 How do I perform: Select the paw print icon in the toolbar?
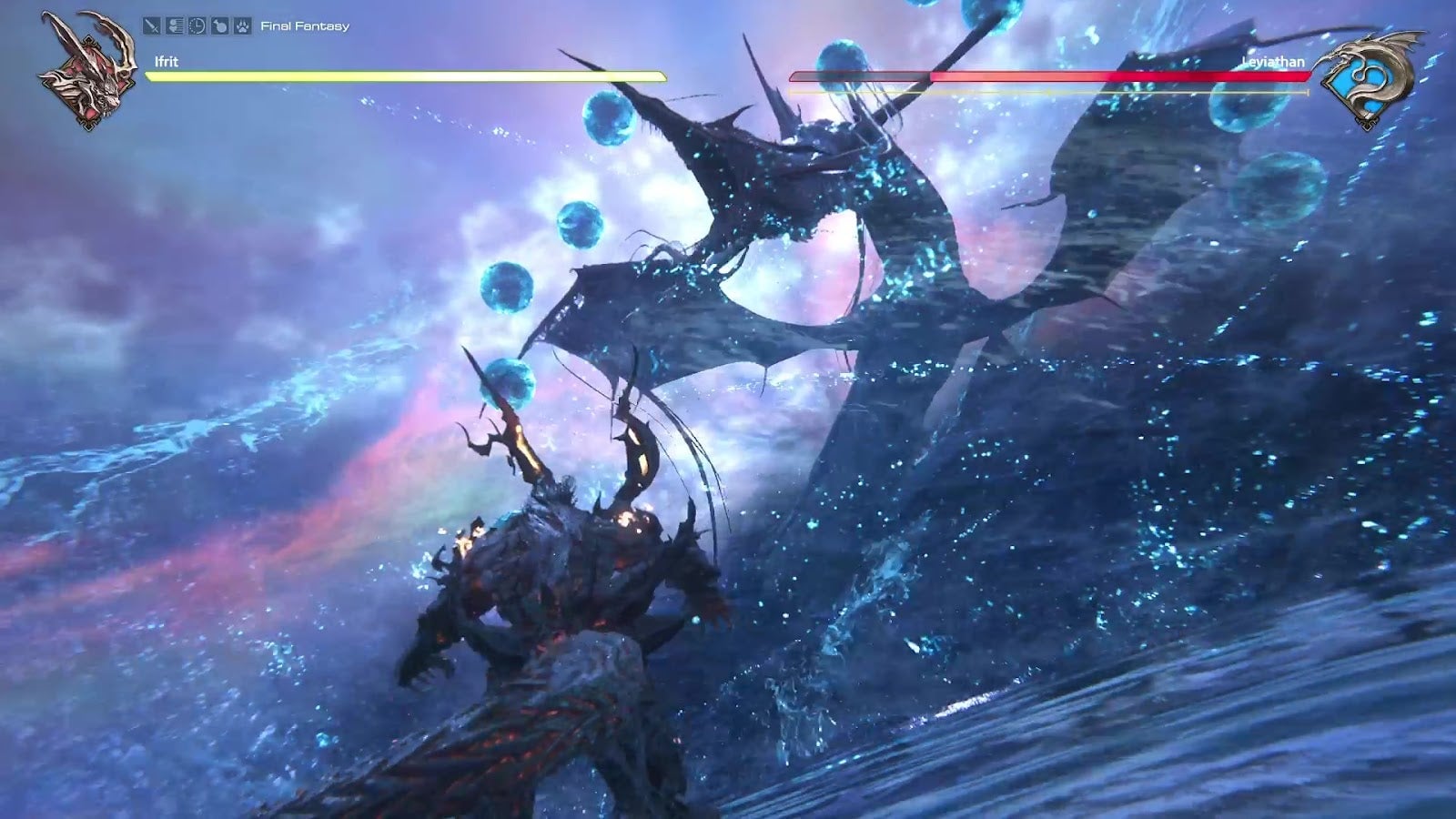242,25
